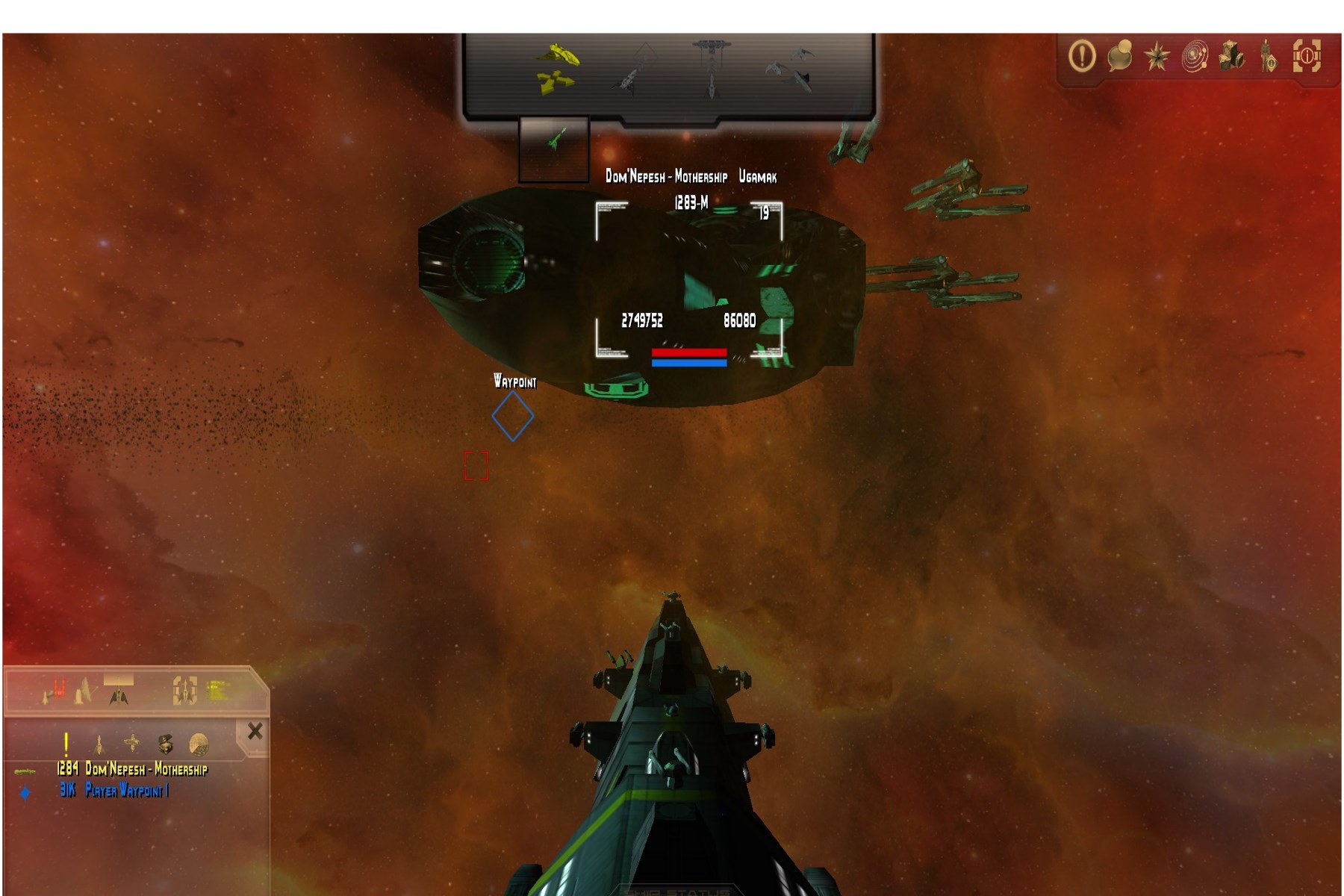Click the green ship thumbnail slot
This screenshot has width=1344, height=896.
(x=554, y=149)
